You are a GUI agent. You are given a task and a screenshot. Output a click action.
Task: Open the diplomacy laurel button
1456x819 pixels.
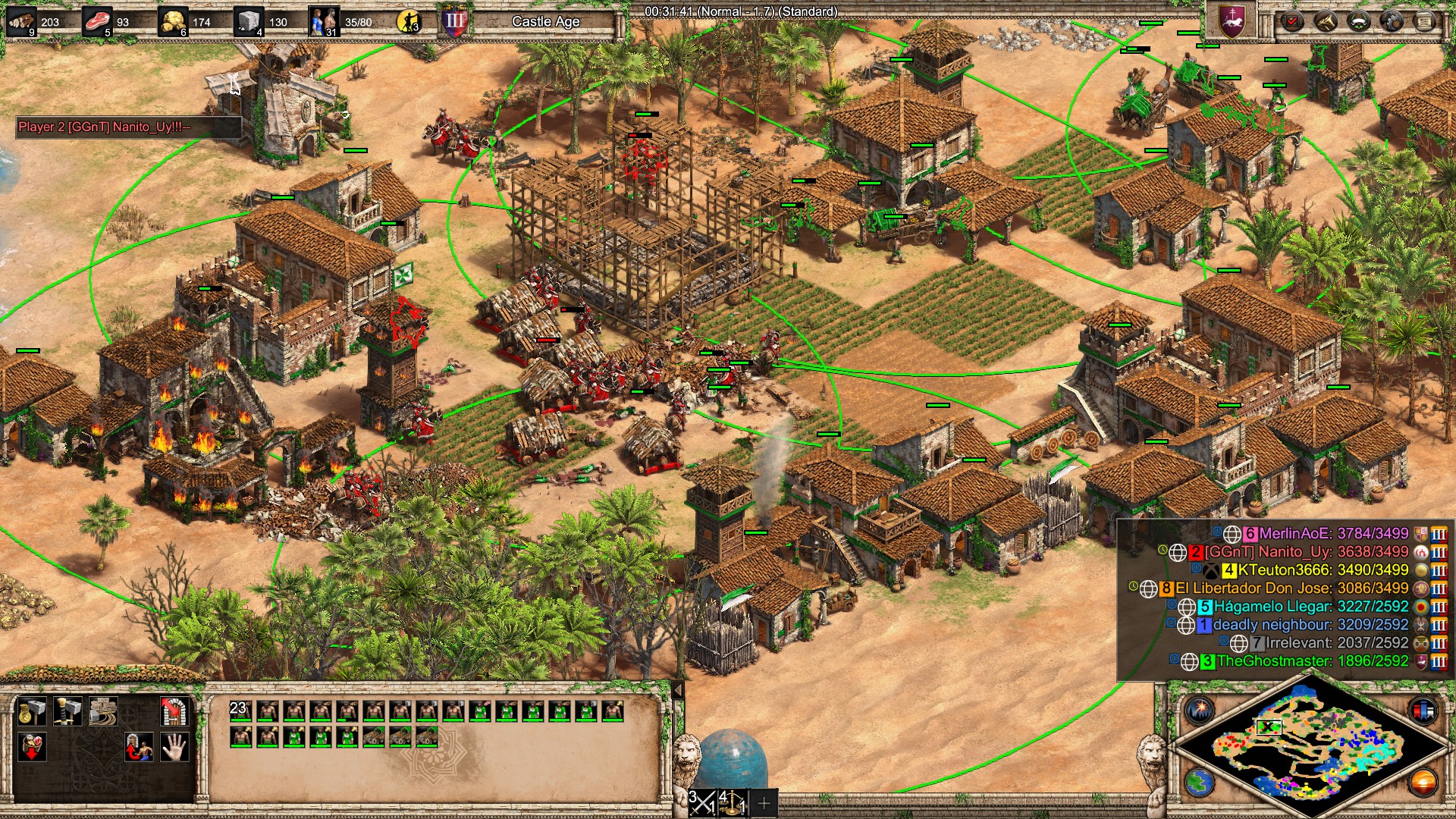tap(1358, 20)
